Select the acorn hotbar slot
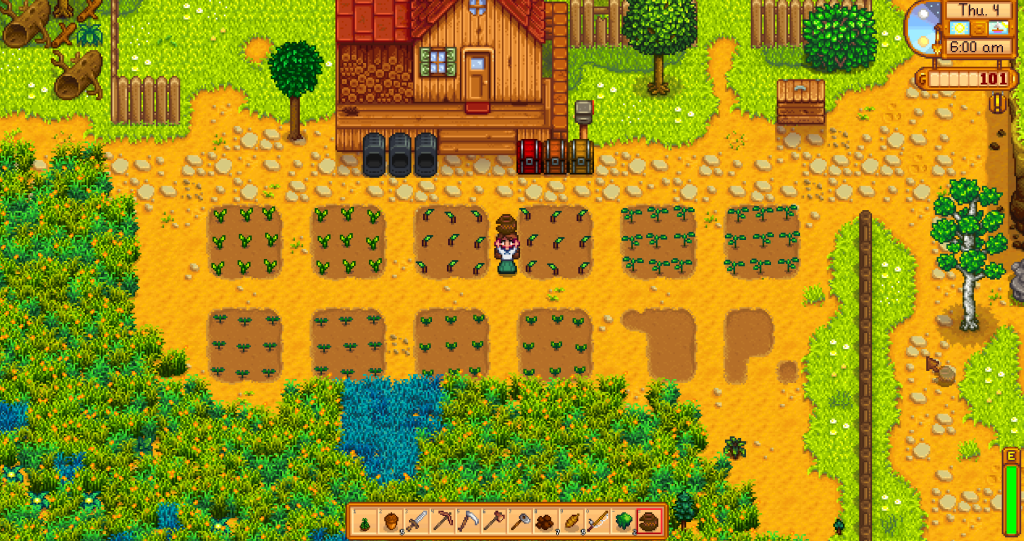The image size is (1024, 541). coord(391,521)
